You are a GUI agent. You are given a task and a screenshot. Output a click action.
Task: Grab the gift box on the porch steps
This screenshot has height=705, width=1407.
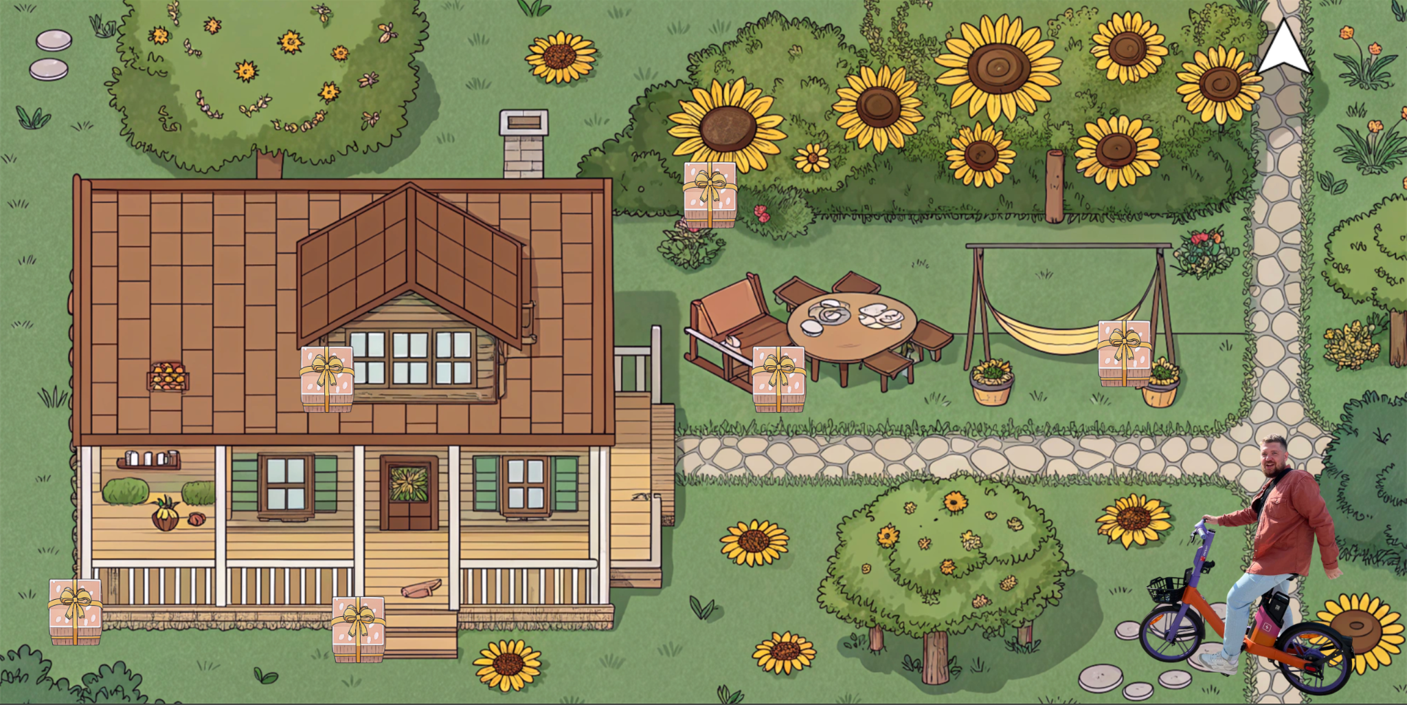point(358,628)
